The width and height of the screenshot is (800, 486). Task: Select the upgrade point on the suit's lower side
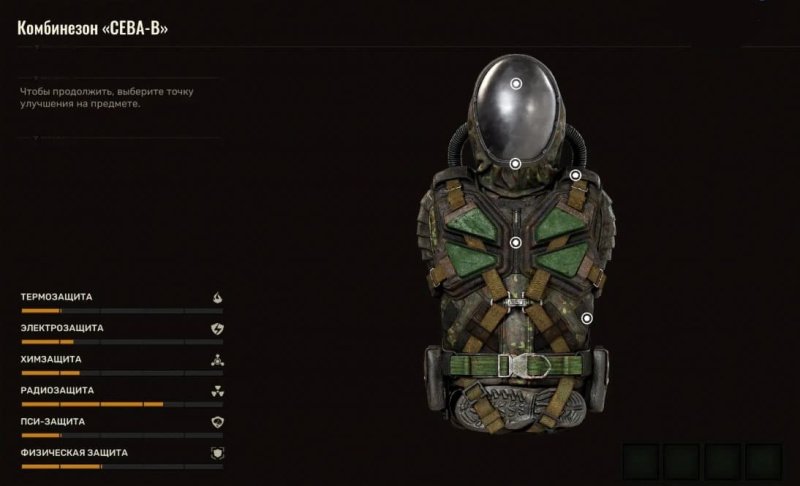[587, 319]
